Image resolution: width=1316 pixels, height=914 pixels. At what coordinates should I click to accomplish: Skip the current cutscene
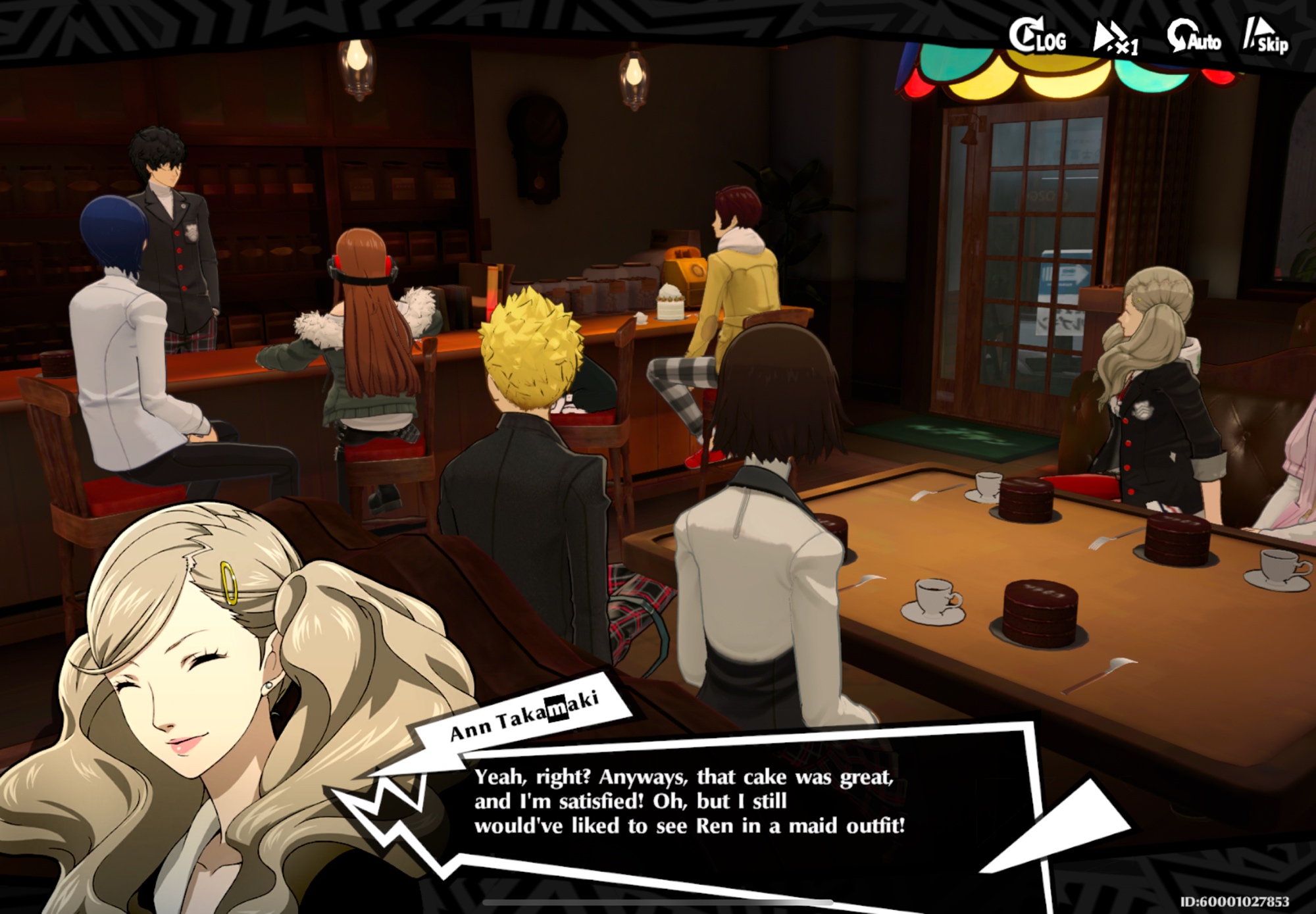pos(1265,37)
